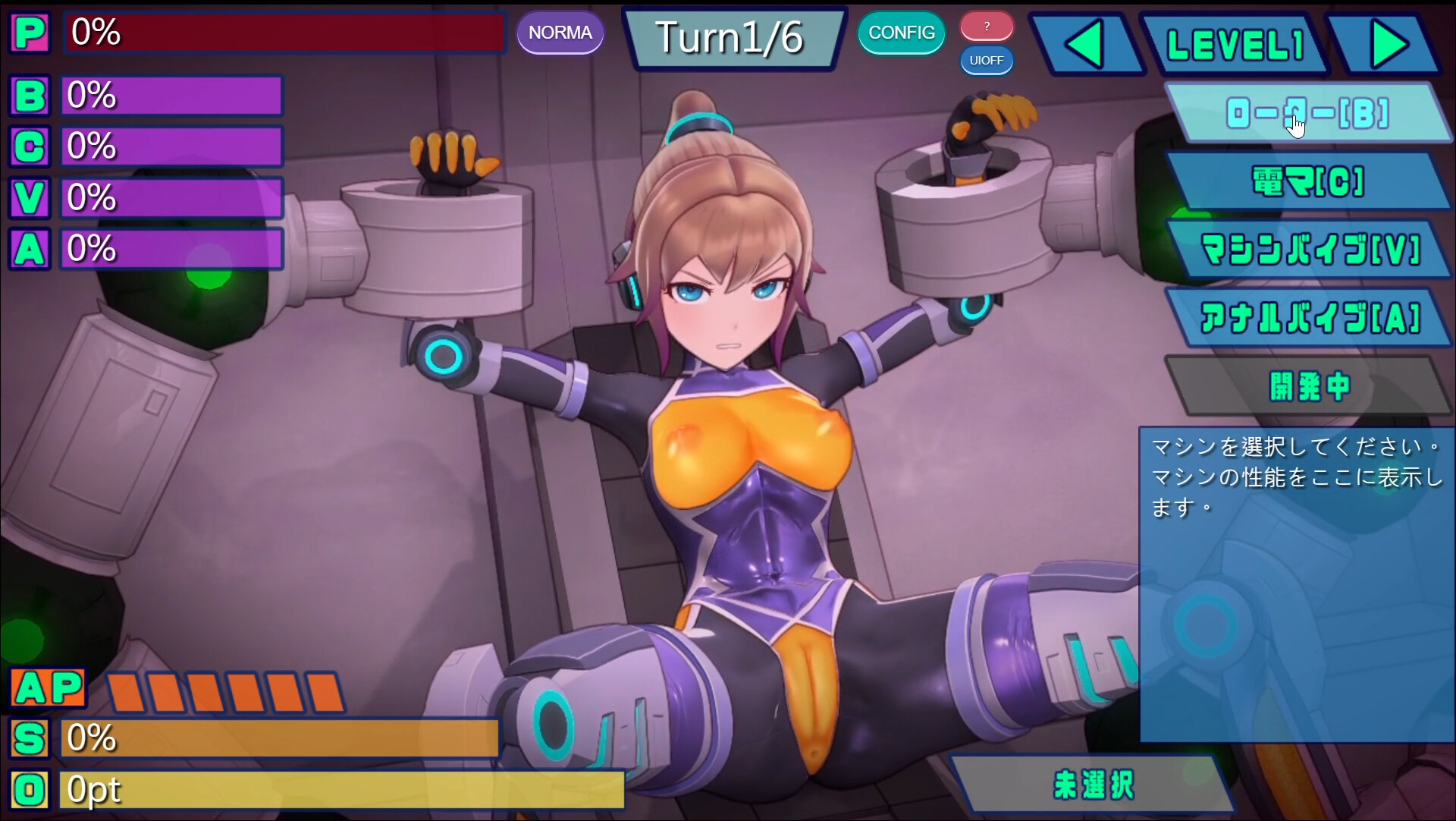The height and width of the screenshot is (821, 1456).
Task: Click the V stat icon
Action: [29, 197]
